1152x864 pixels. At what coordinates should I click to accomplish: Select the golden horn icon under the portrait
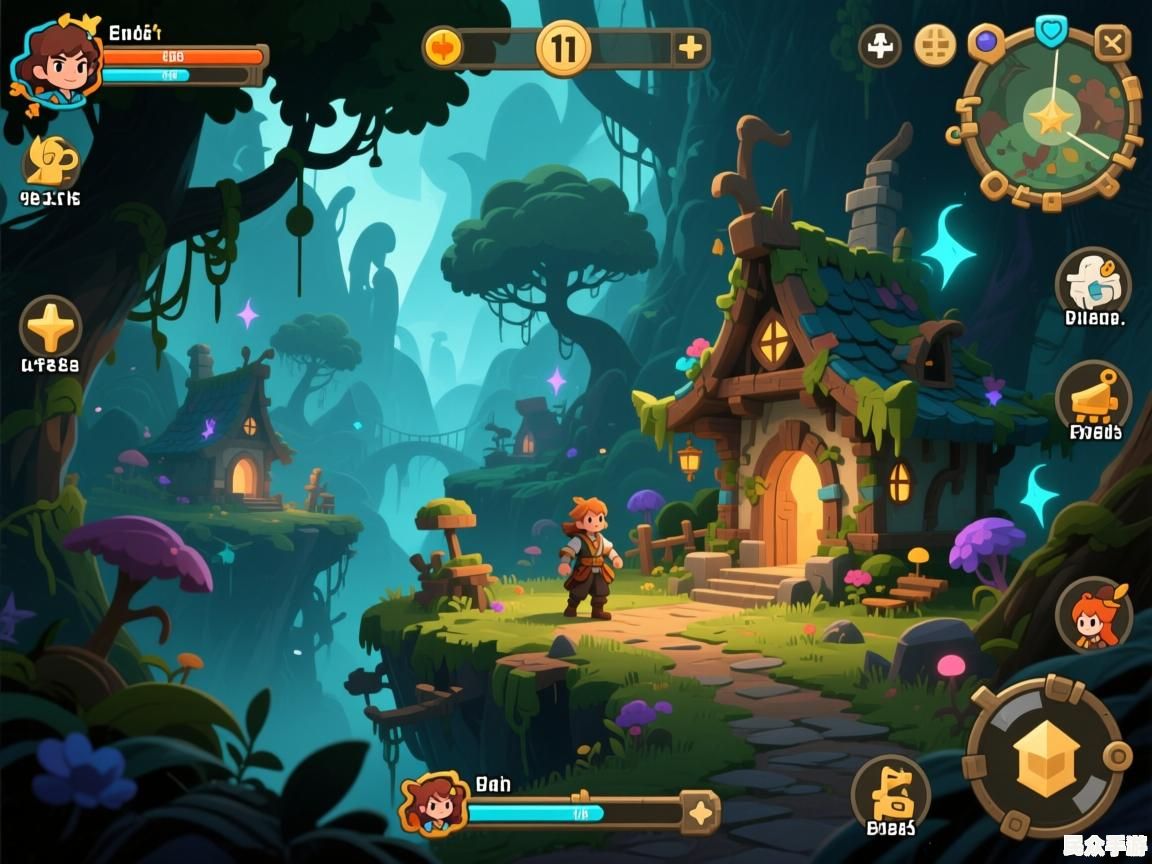tap(50, 160)
